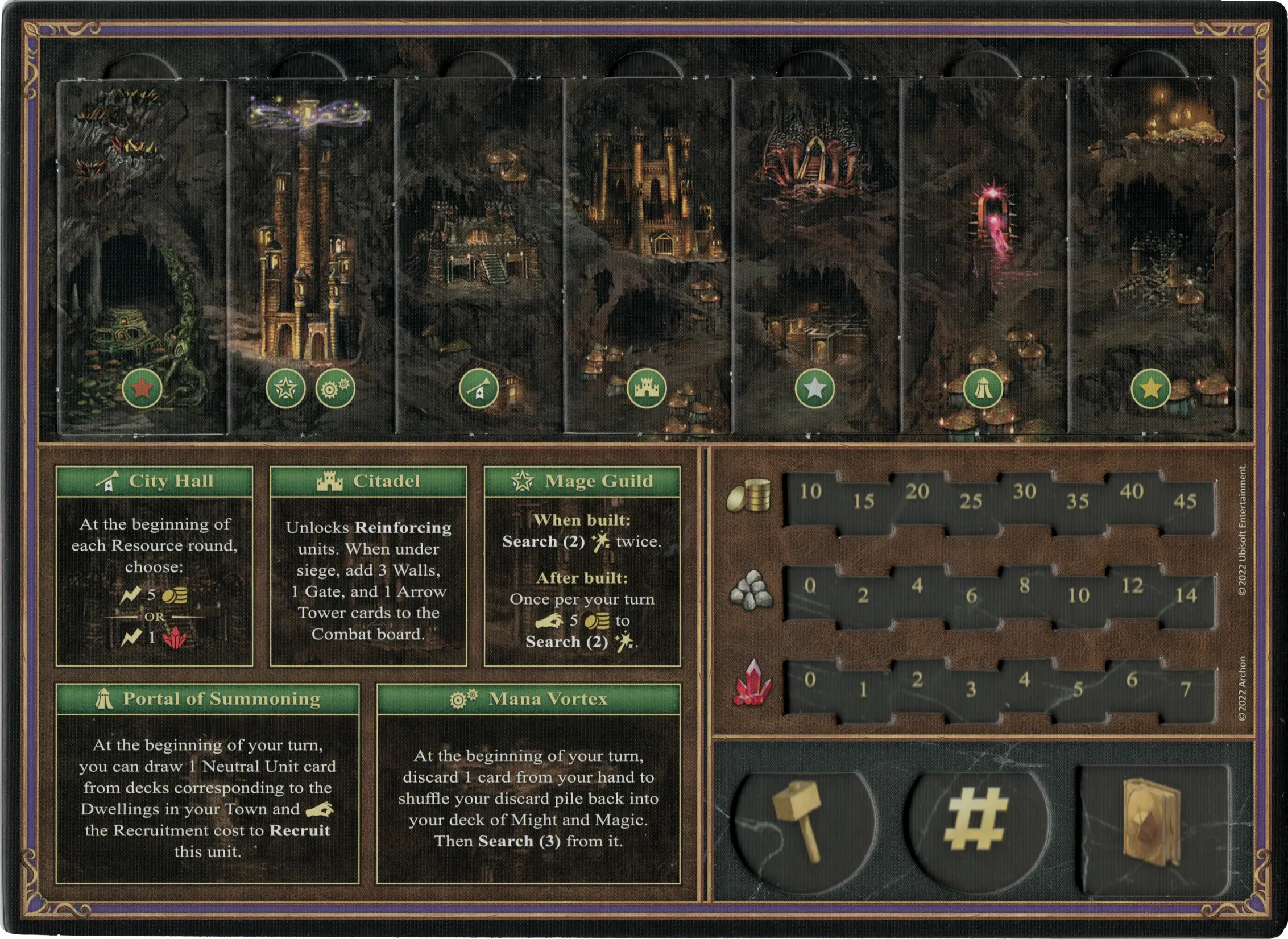Click the round gears badge on the tower tile
The image size is (1288, 939).
pyautogui.click(x=335, y=389)
